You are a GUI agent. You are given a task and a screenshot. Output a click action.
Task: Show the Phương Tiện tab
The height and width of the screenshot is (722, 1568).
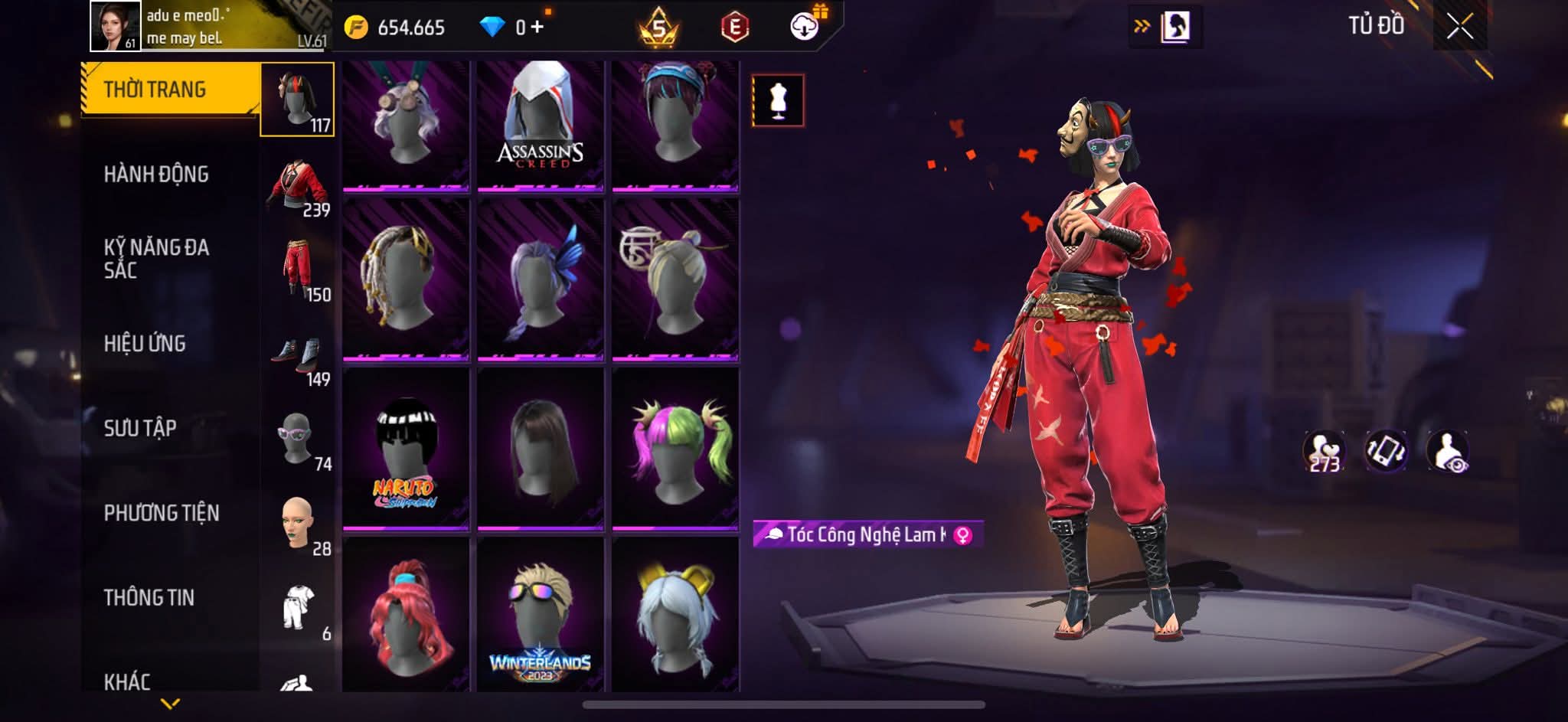162,513
